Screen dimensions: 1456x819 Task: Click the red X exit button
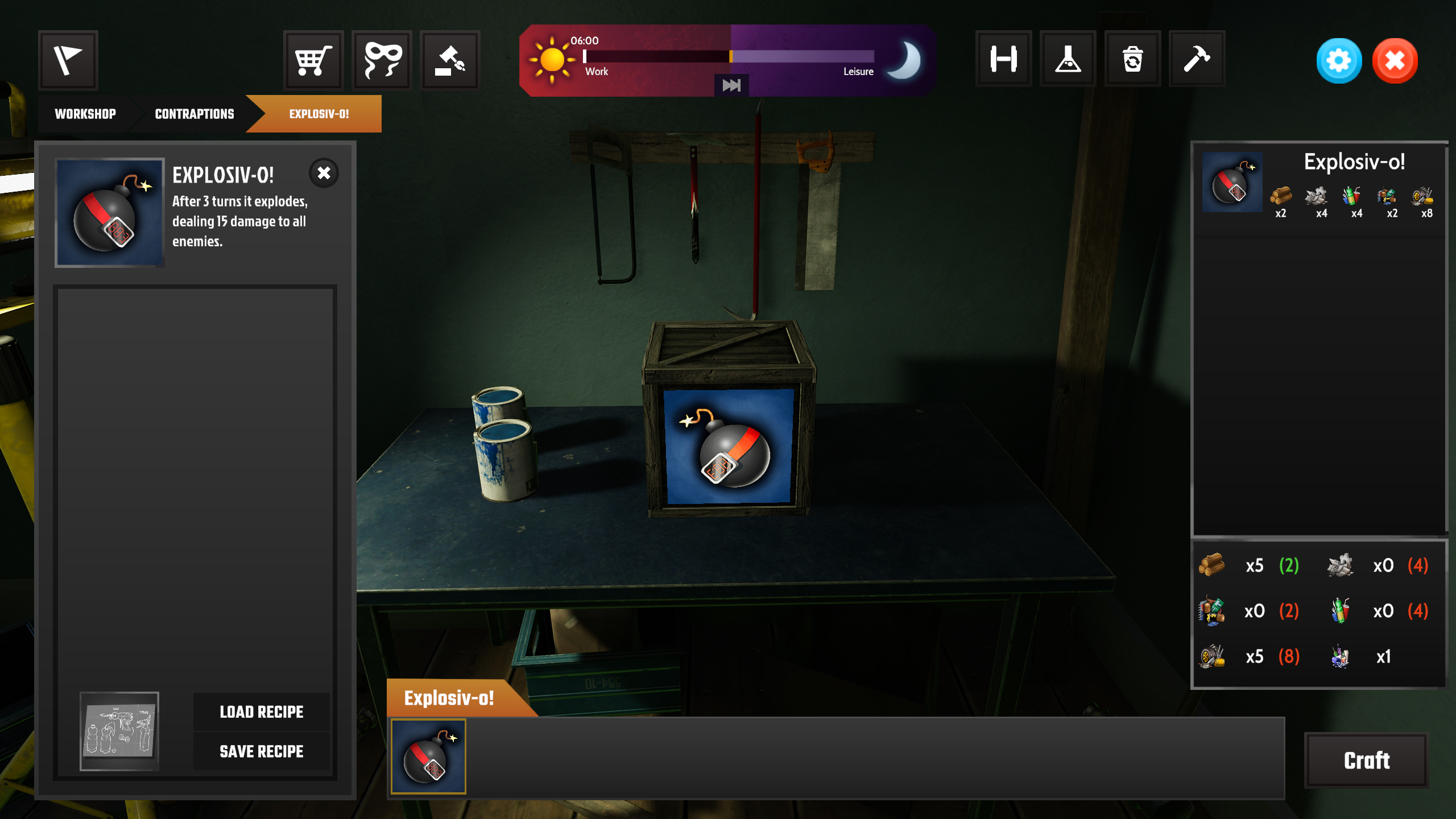[x=1395, y=60]
